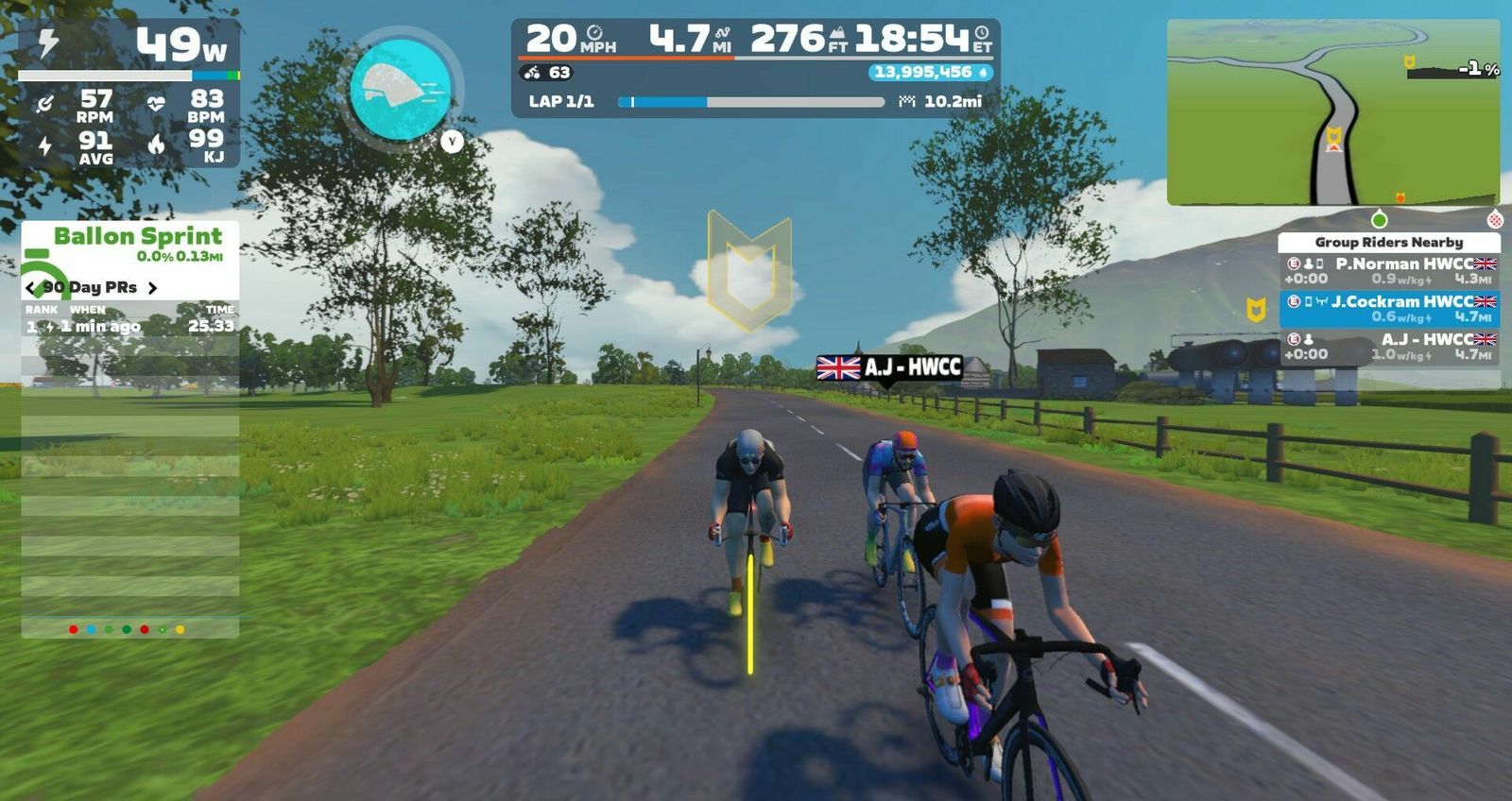Click the Ballon Sprint segment header
The width and height of the screenshot is (1512, 801).
pos(137,237)
